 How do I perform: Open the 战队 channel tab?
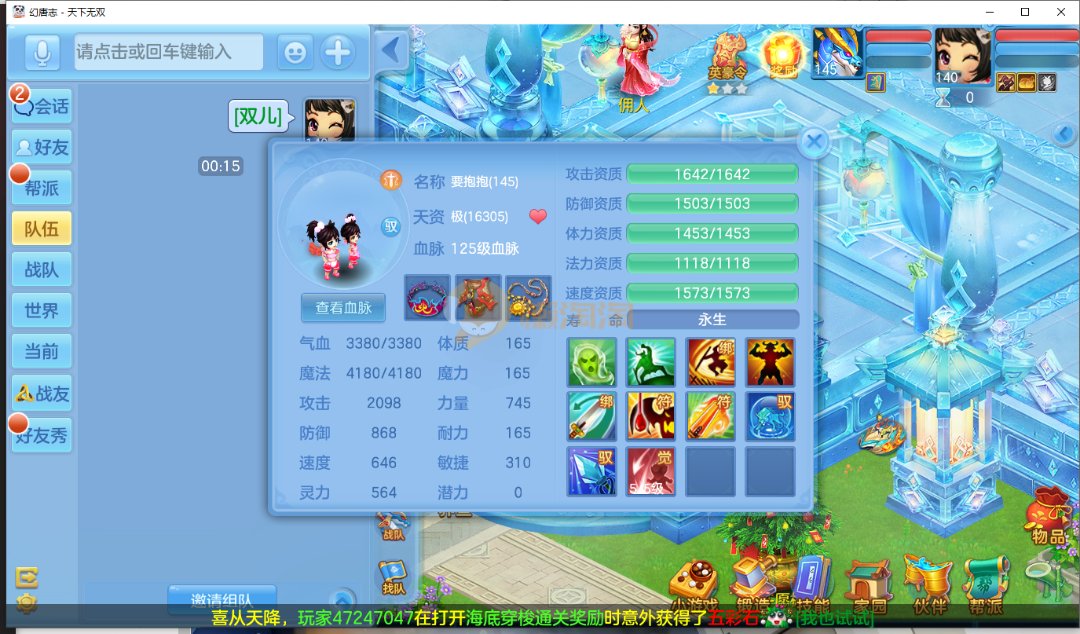click(42, 270)
